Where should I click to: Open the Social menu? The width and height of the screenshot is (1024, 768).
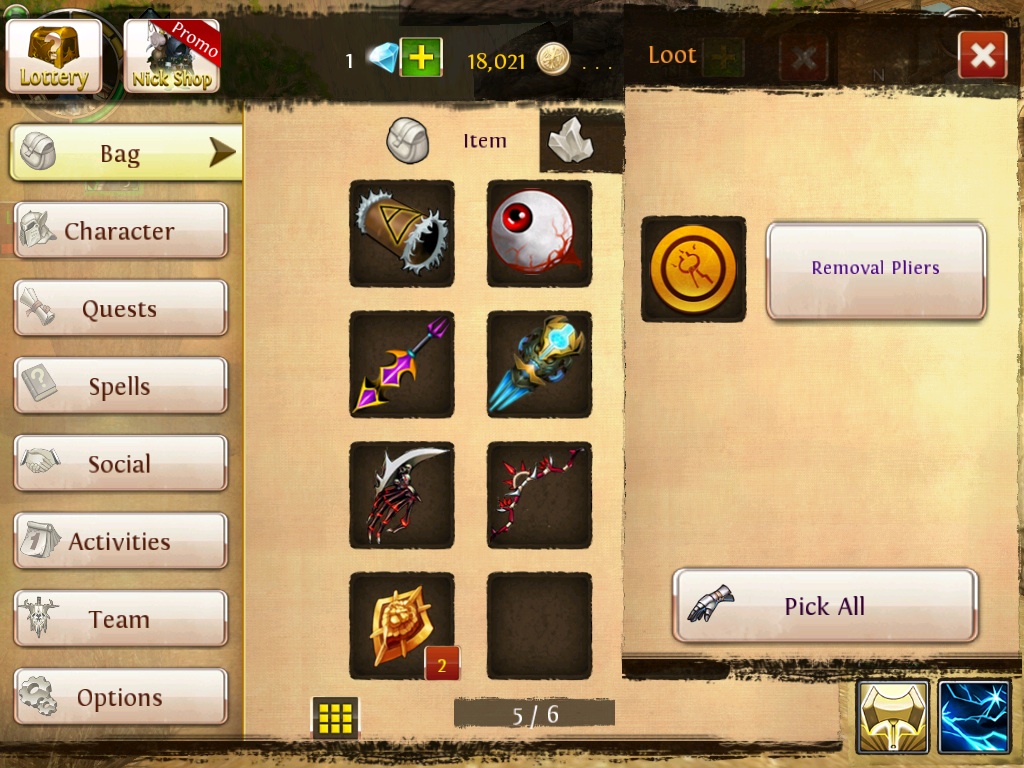[x=120, y=464]
